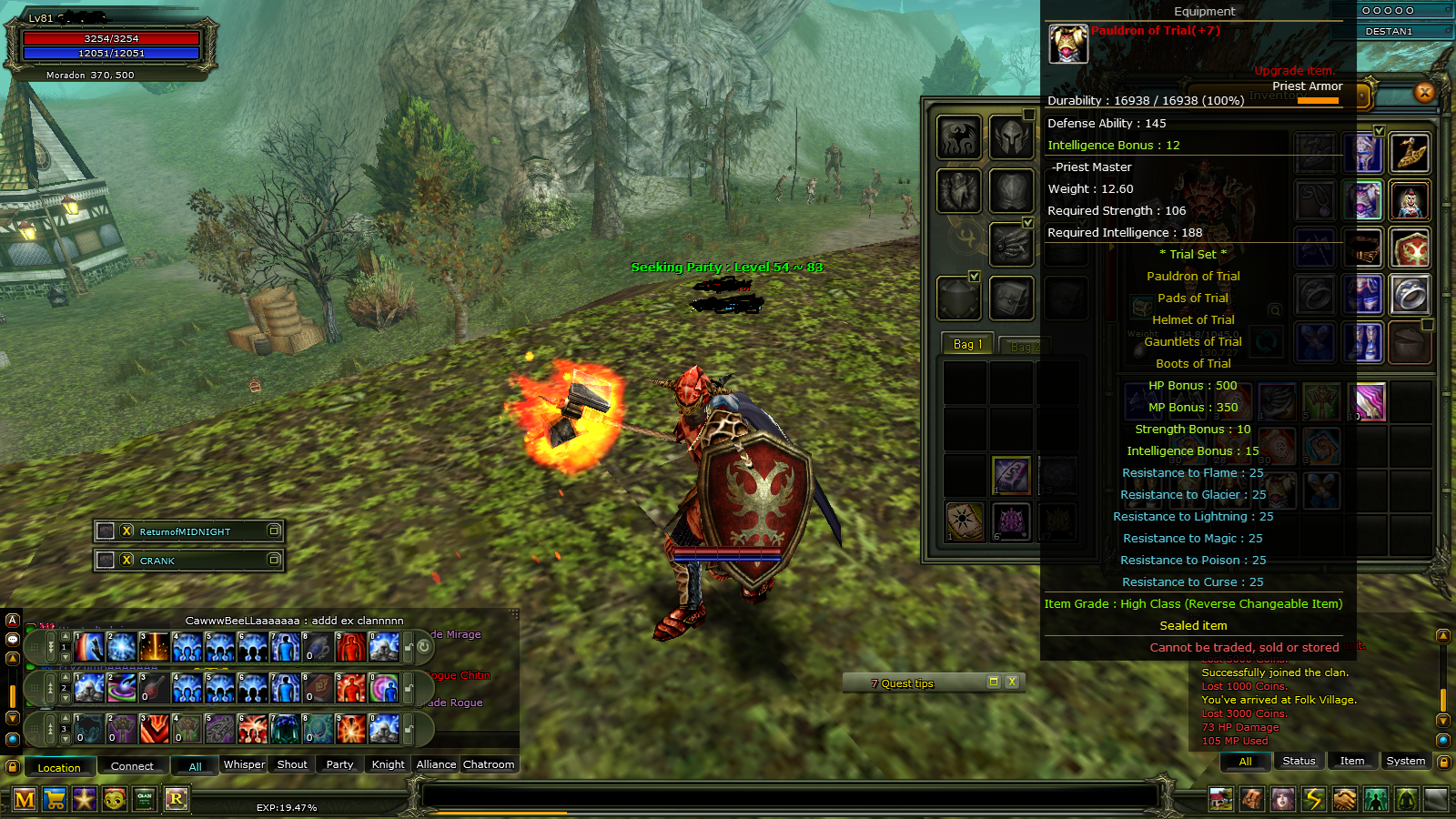The height and width of the screenshot is (819, 1456).
Task: Expand the CRANK merchant entry
Action: click(276, 561)
